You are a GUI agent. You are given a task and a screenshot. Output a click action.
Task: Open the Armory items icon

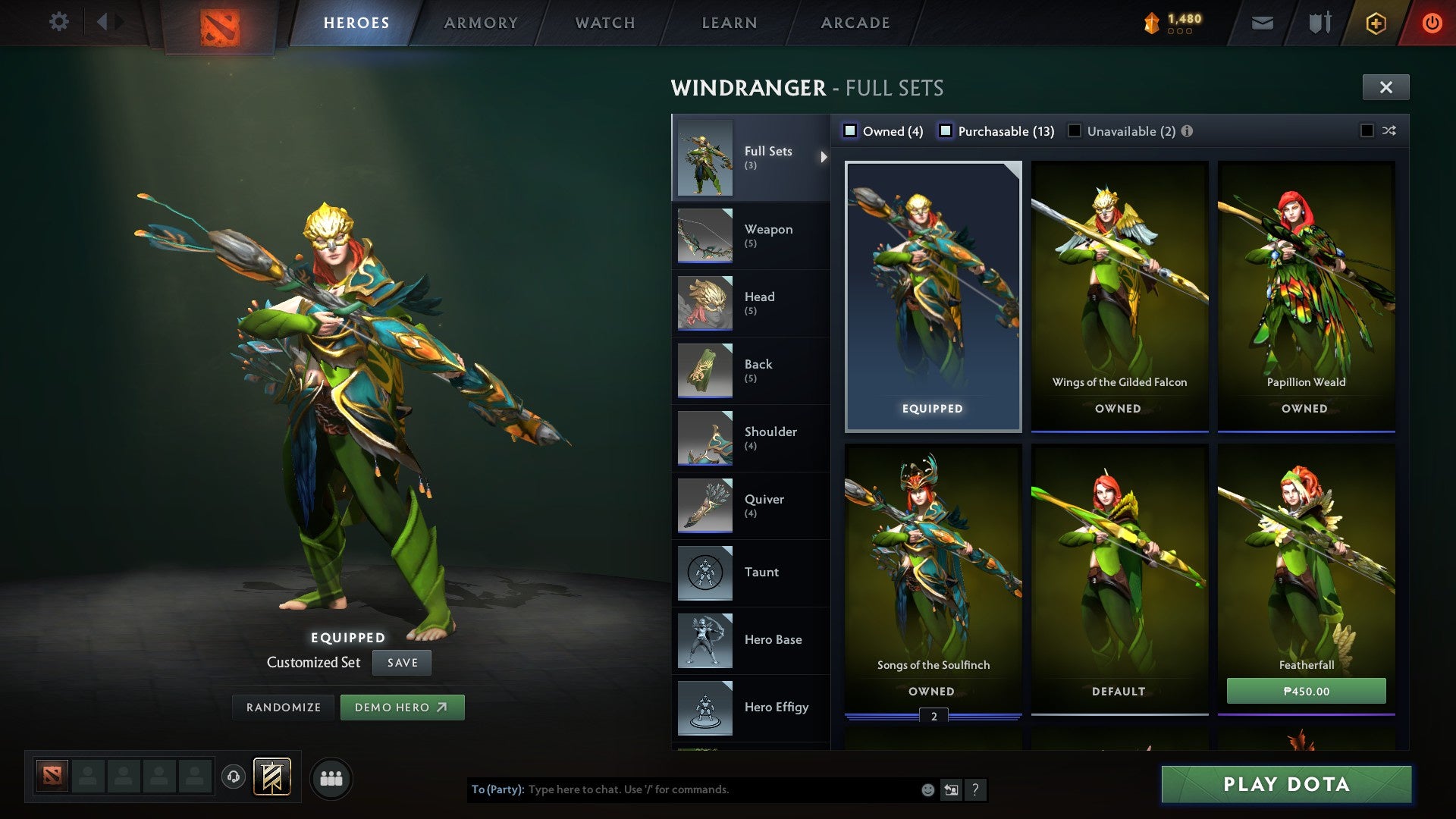tap(1319, 23)
